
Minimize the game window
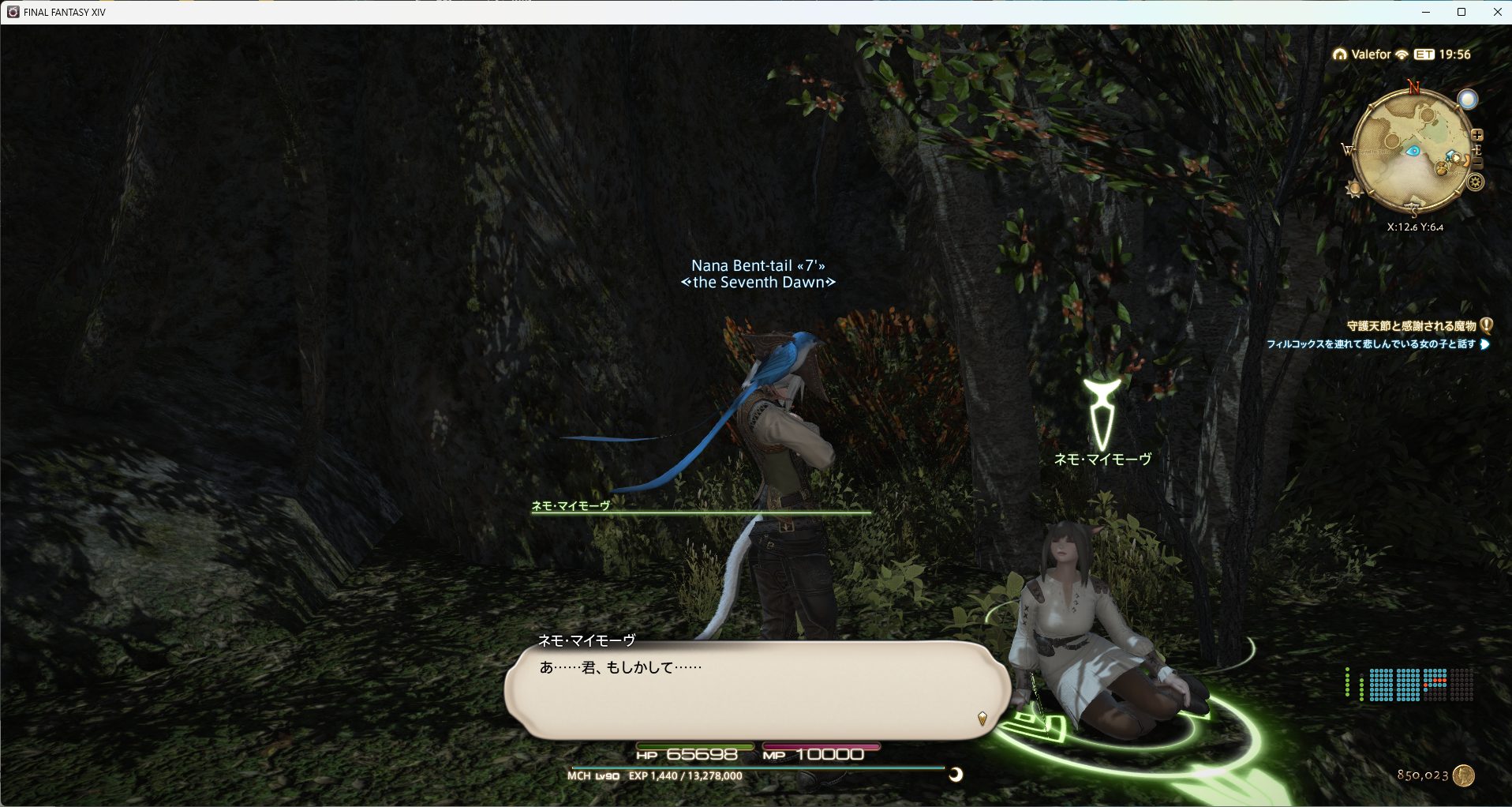point(1426,12)
